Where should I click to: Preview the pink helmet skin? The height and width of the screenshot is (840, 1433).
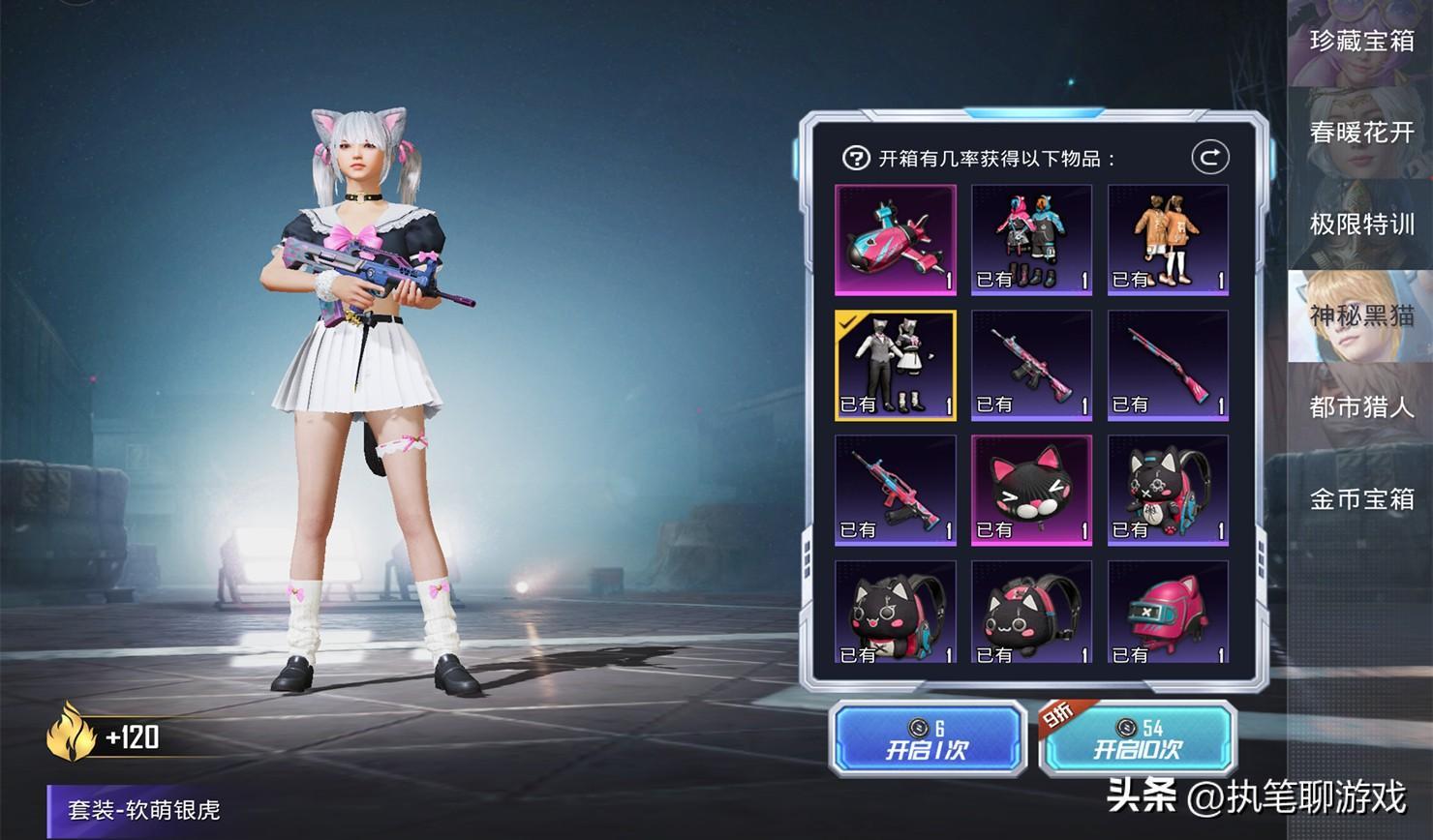click(1168, 613)
